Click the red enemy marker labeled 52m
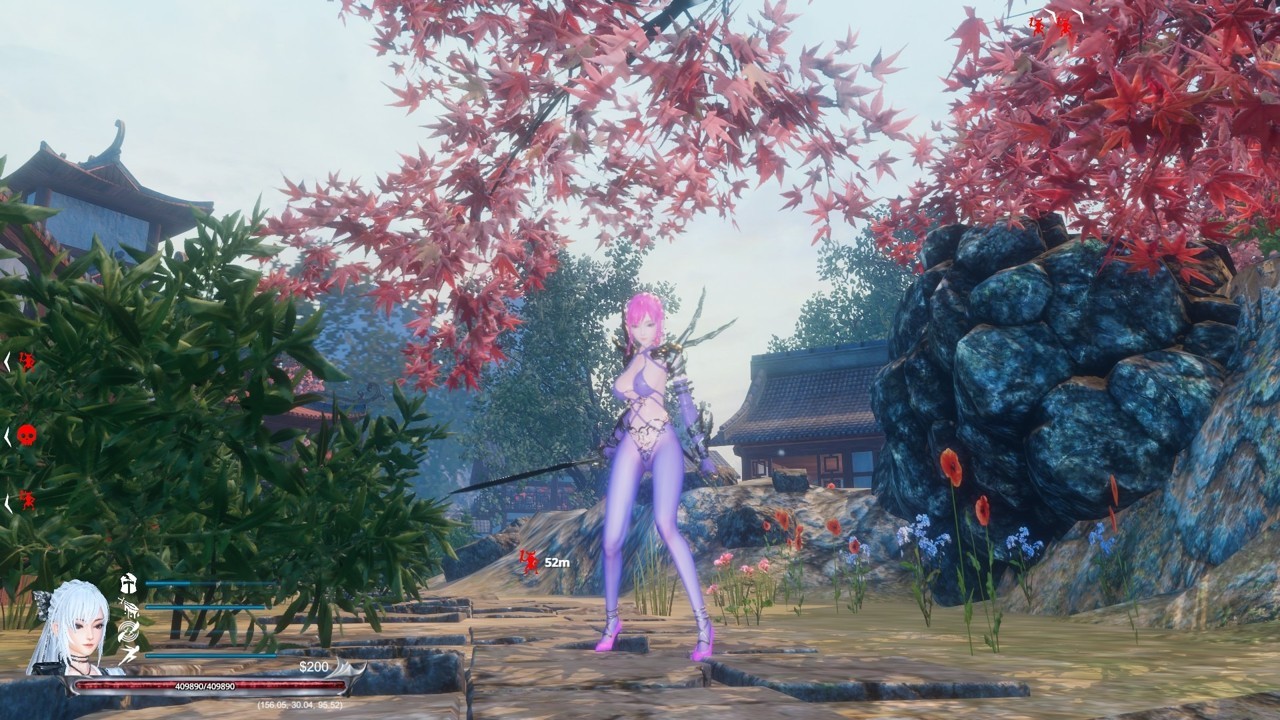The height and width of the screenshot is (720, 1280). pyautogui.click(x=529, y=562)
